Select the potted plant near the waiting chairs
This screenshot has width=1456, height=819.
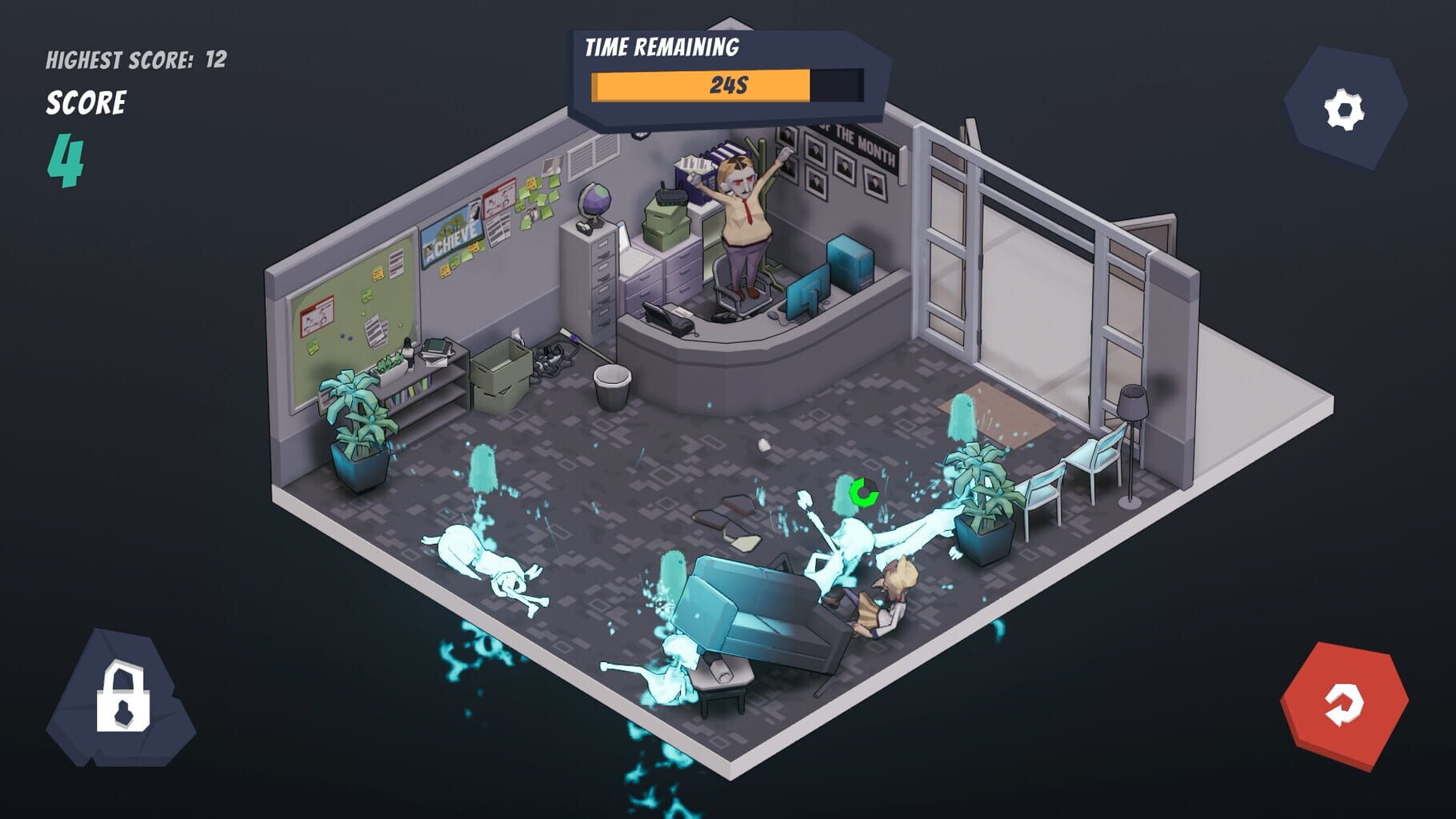pos(984,496)
